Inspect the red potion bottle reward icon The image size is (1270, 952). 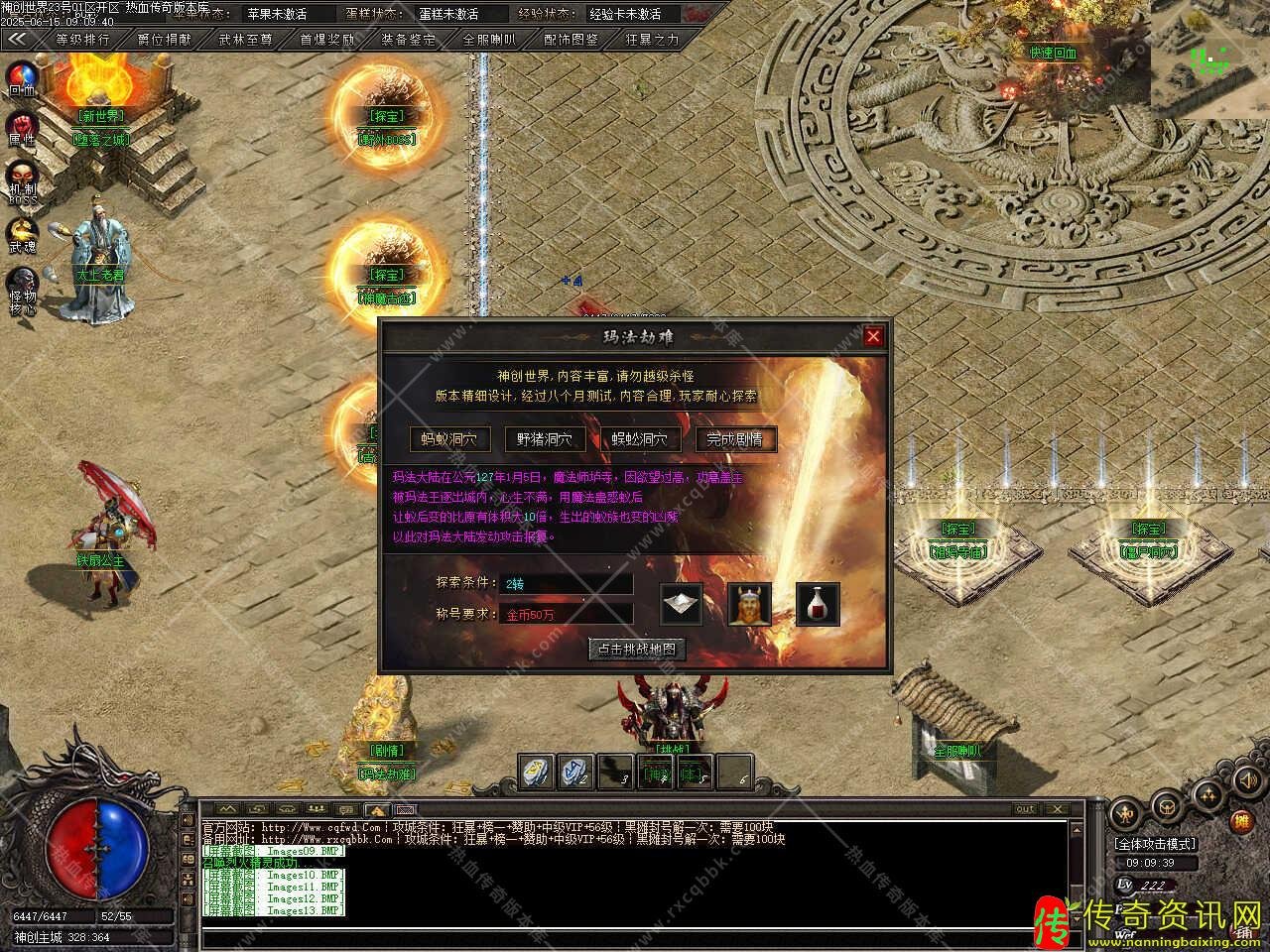pyautogui.click(x=818, y=604)
